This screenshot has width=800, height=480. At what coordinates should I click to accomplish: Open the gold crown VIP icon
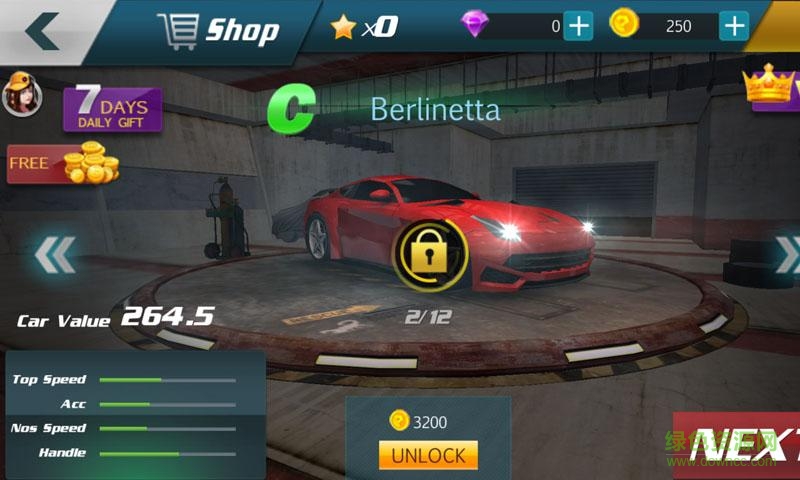coord(772,88)
